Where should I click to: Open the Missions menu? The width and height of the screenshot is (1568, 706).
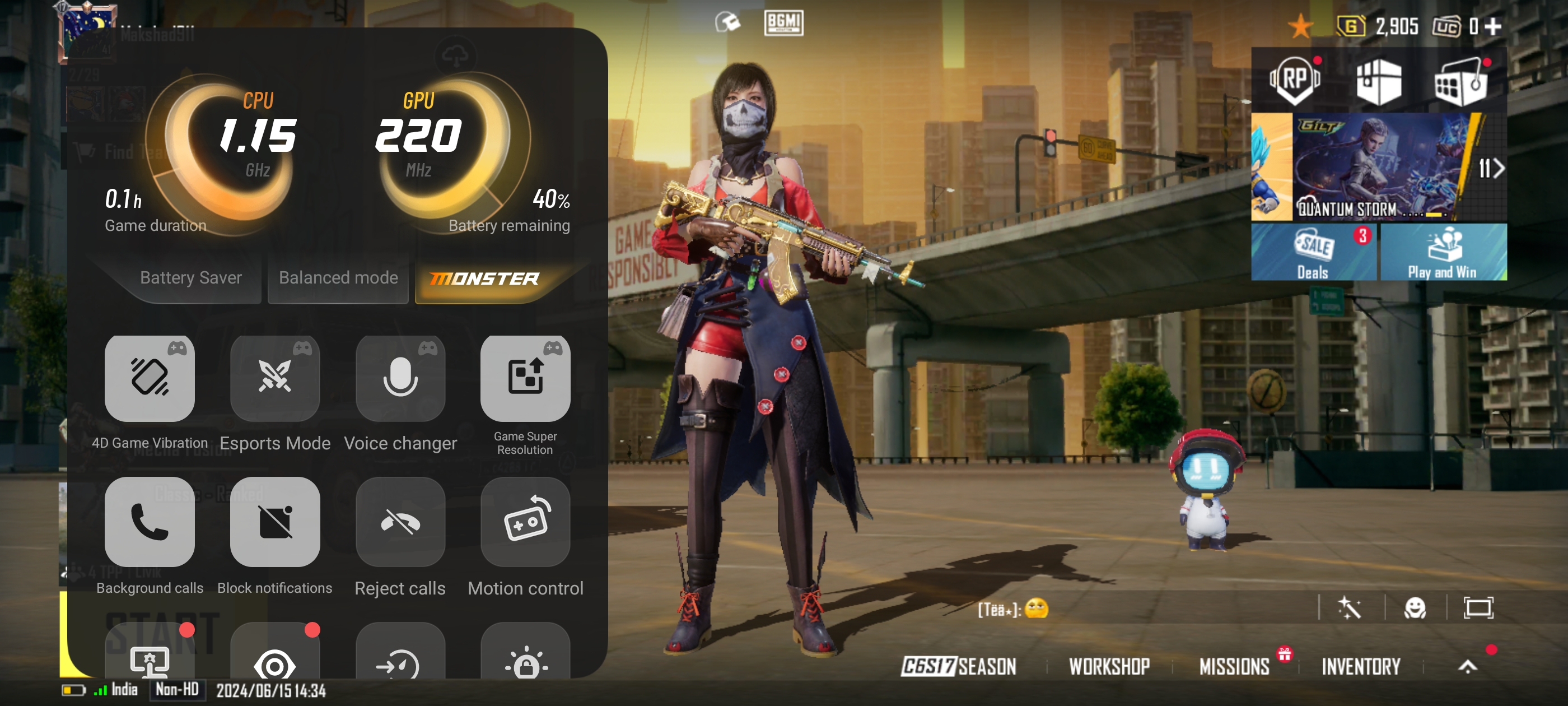1234,666
